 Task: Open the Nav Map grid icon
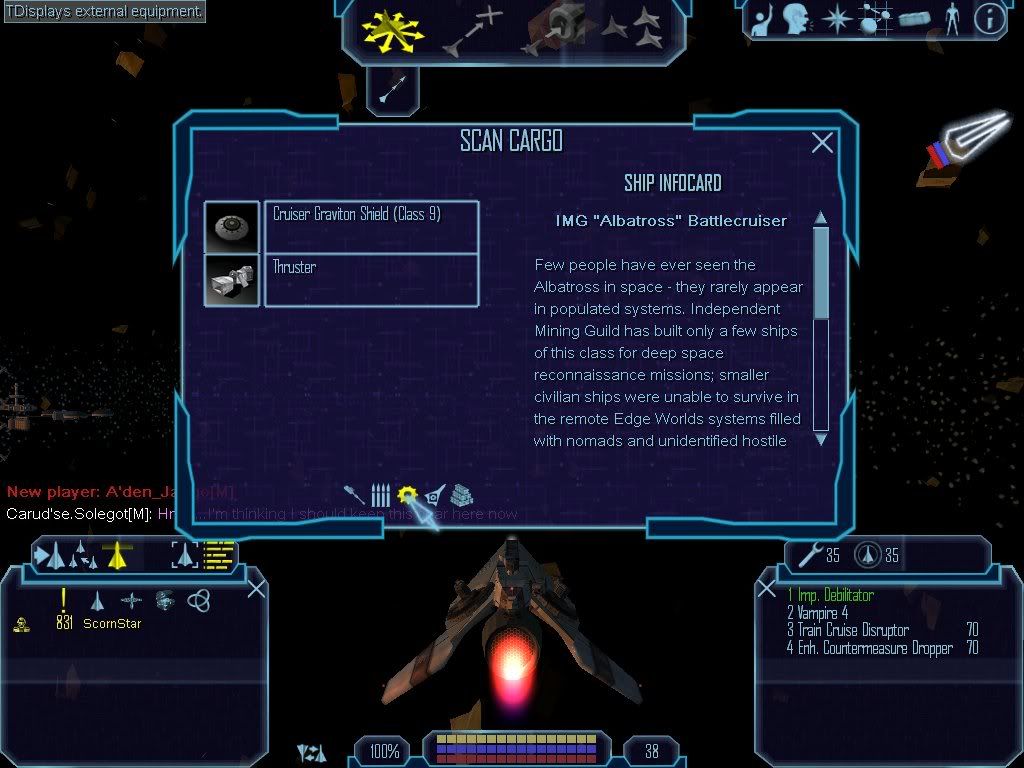(876, 19)
